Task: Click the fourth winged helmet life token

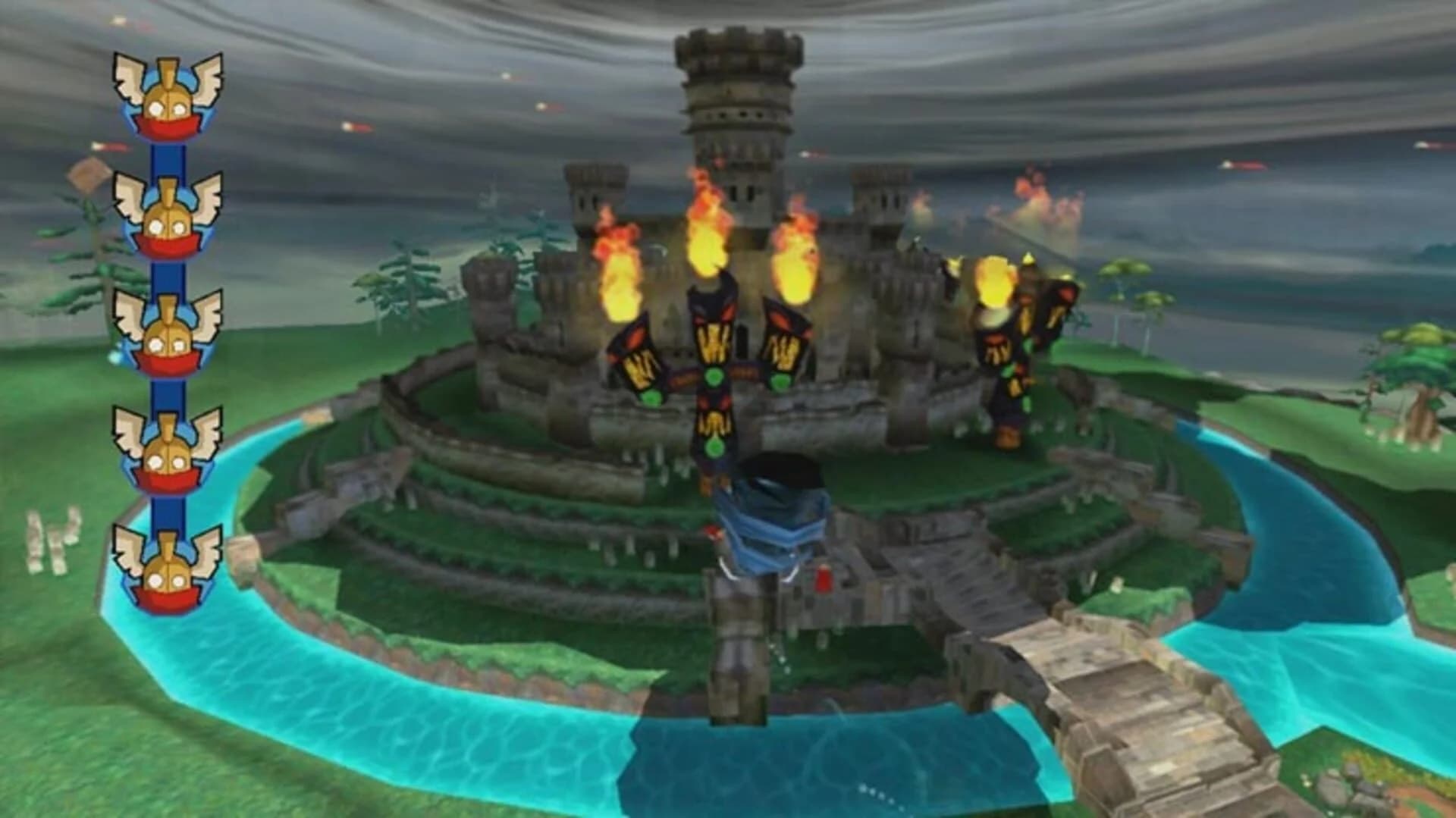Action: [167, 447]
